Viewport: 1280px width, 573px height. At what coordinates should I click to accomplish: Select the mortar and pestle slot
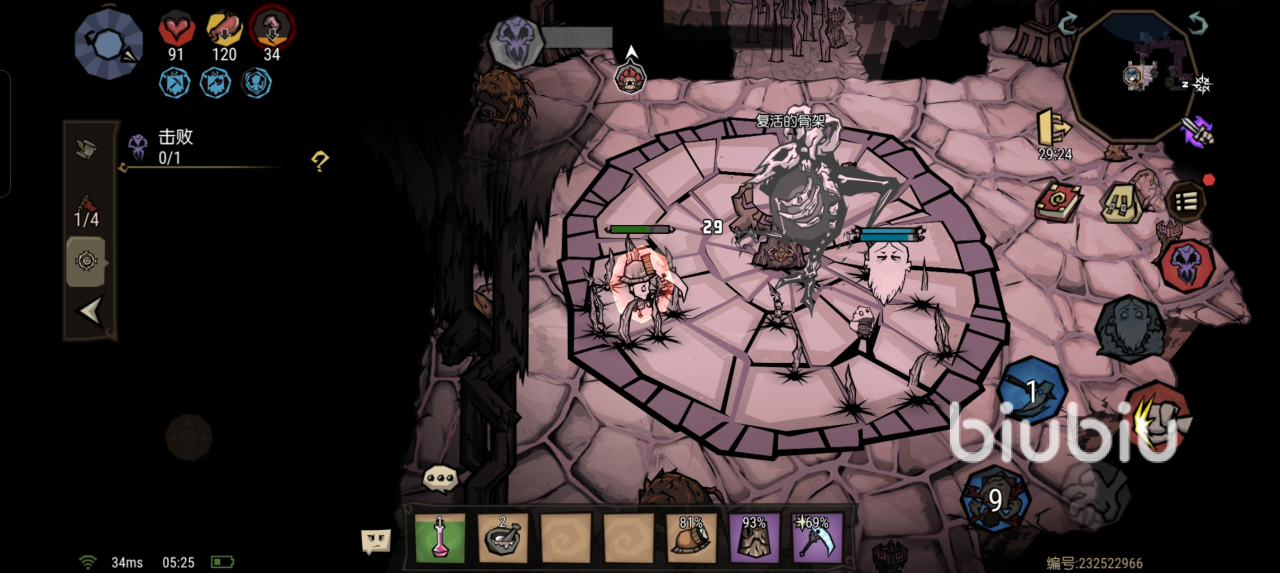coord(502,538)
